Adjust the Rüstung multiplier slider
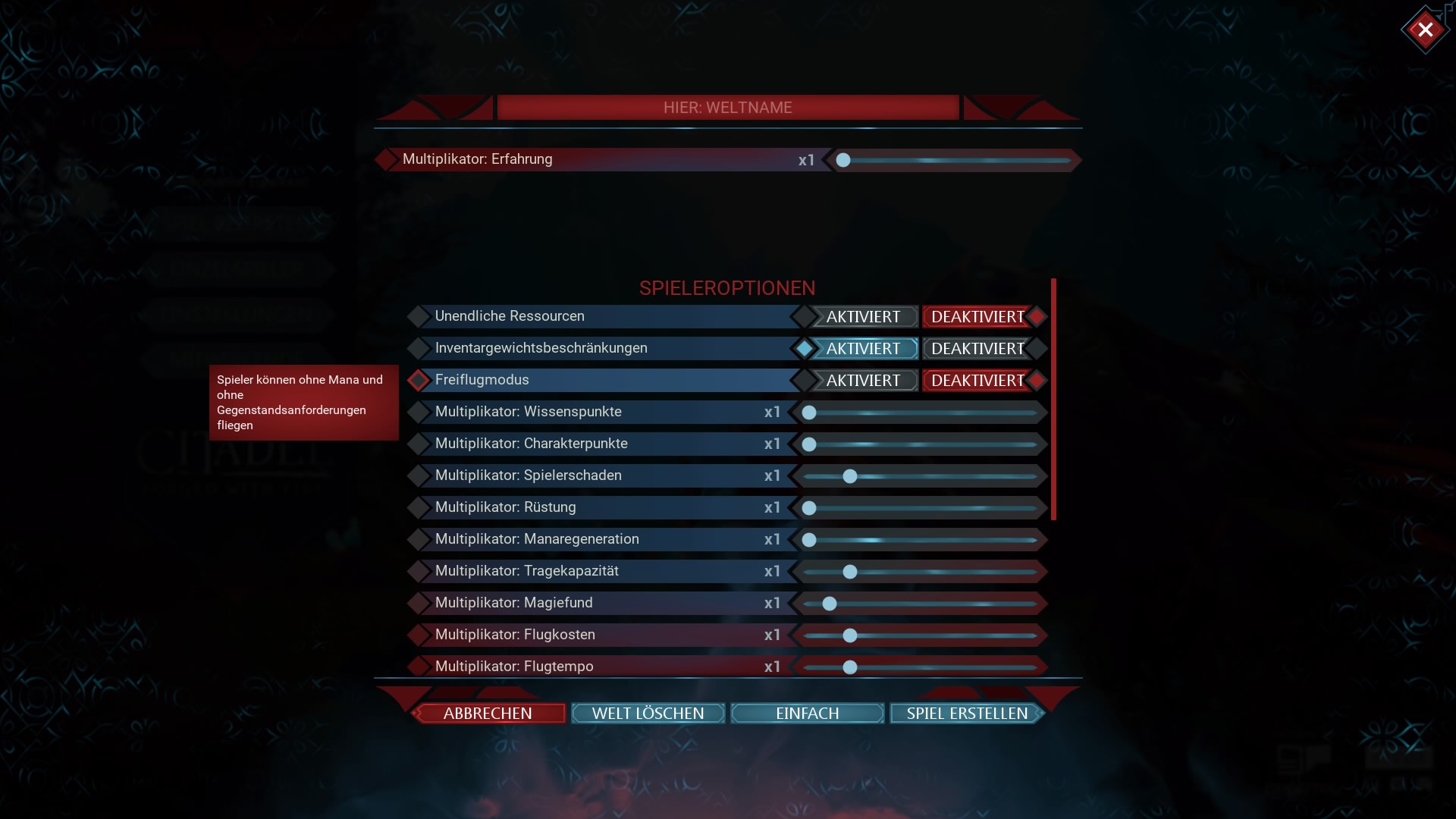Screen dimensions: 1456x819 (809, 508)
